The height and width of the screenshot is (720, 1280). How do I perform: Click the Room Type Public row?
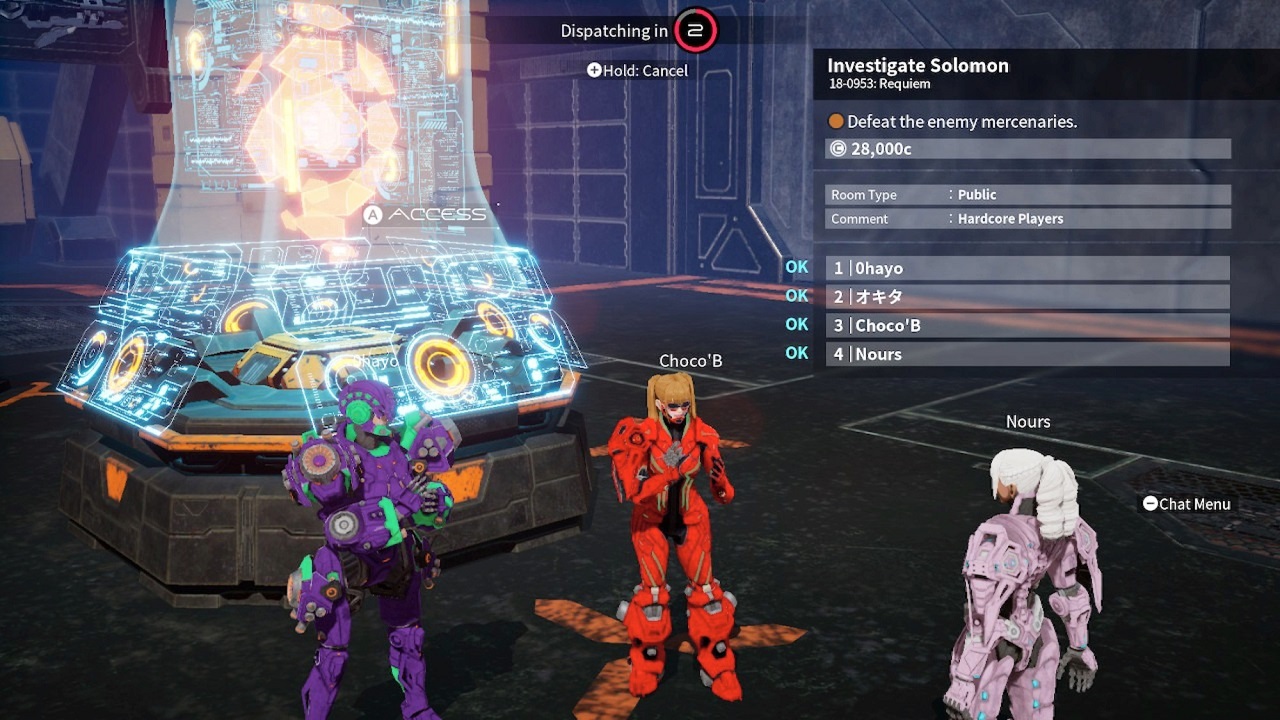pos(1028,195)
